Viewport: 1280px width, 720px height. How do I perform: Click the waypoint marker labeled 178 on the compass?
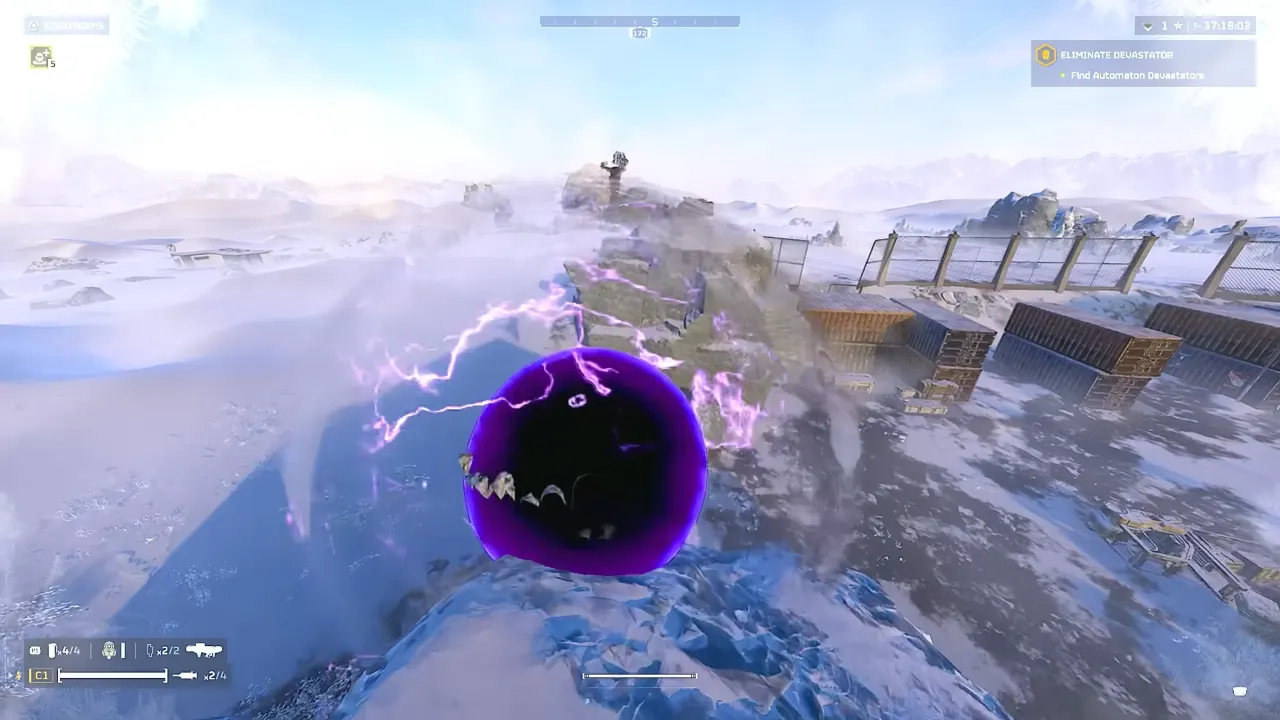640,33
